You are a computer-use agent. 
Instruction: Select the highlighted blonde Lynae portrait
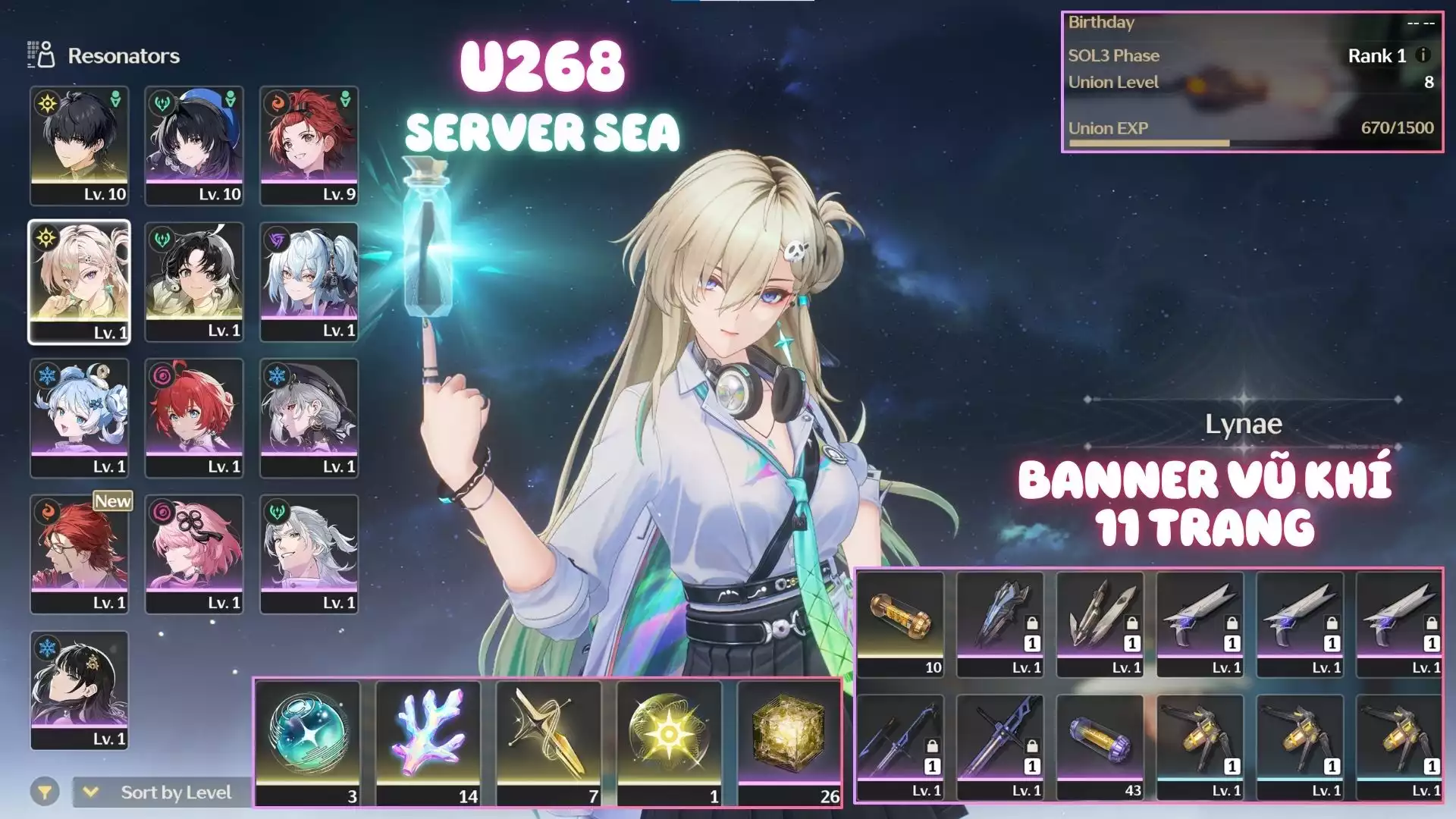pyautogui.click(x=79, y=282)
